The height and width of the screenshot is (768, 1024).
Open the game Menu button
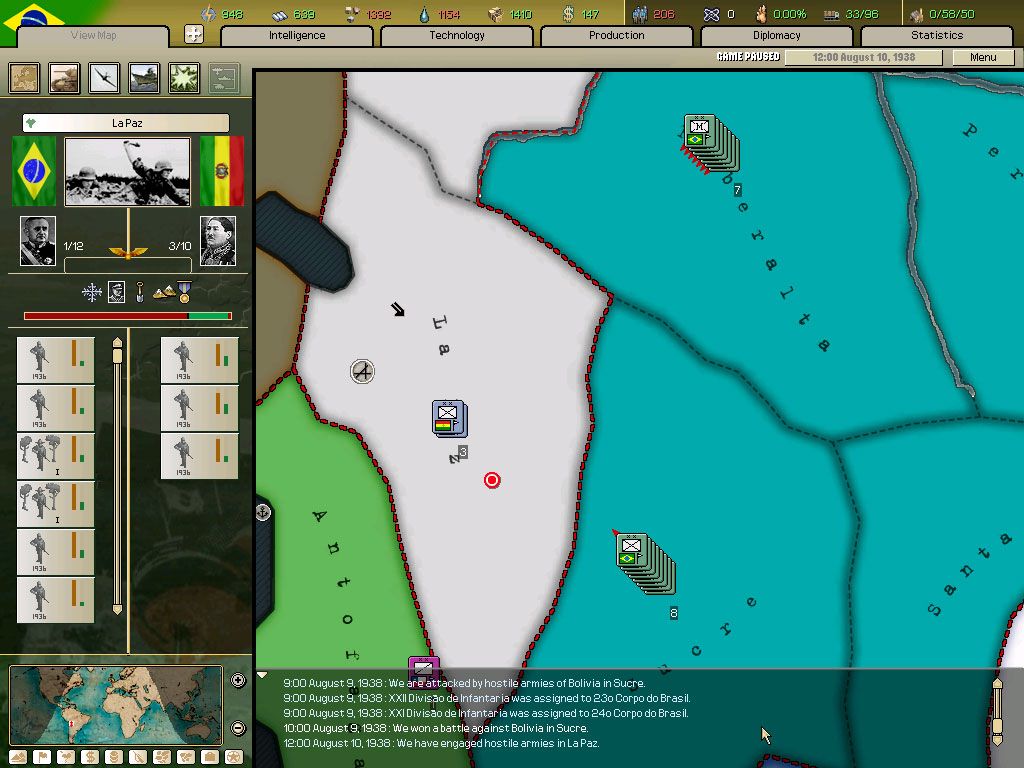(983, 57)
